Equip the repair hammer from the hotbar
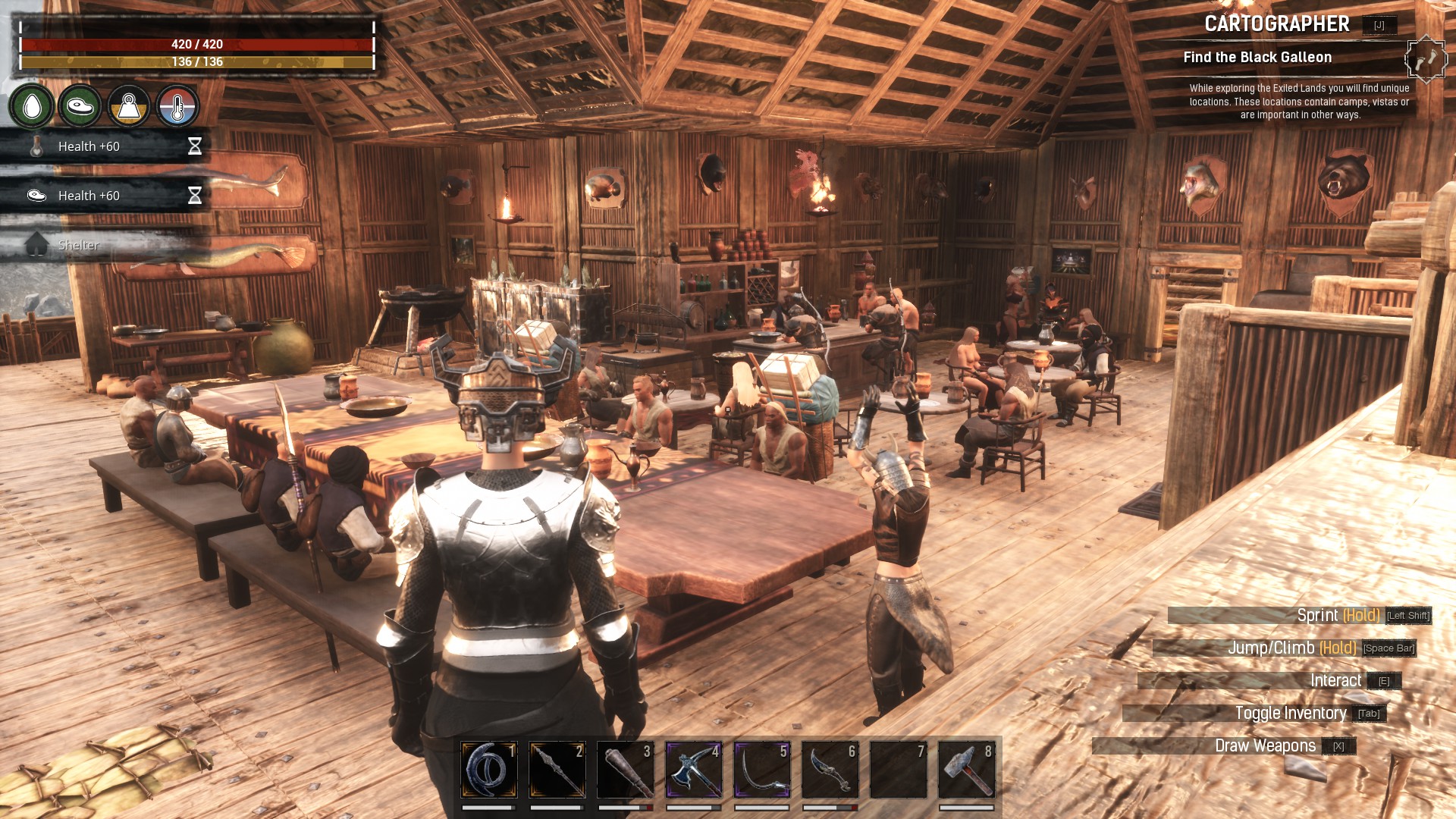 967,770
